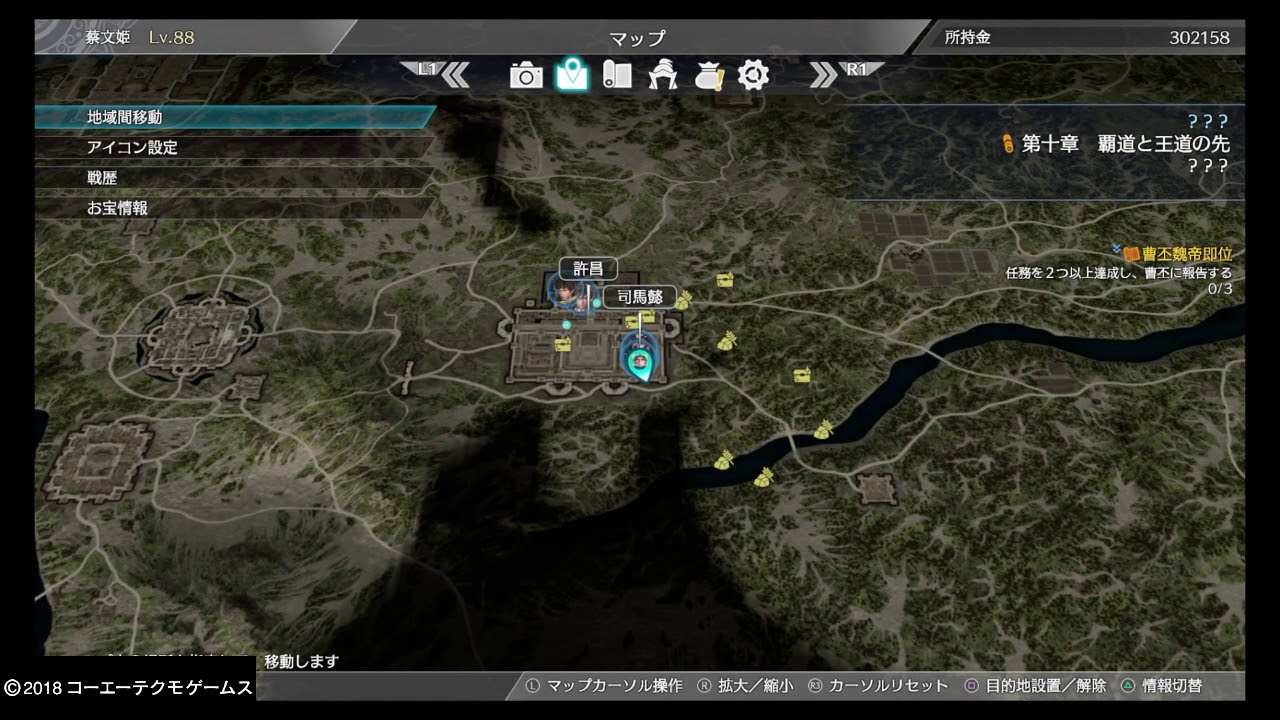Open the gear settings tab
The height and width of the screenshot is (720, 1280).
[x=752, y=75]
